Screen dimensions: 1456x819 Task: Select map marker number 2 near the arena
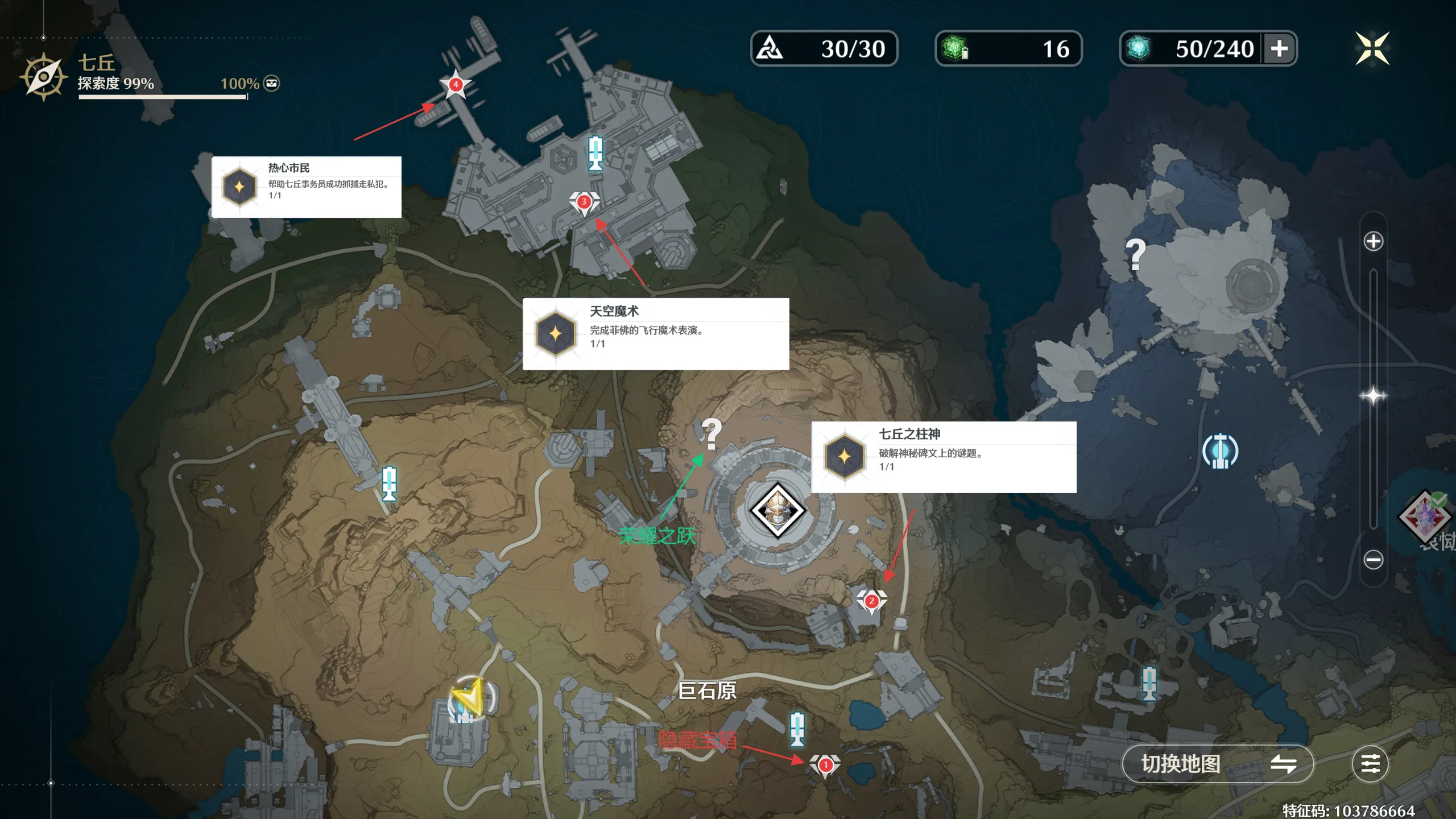871,601
